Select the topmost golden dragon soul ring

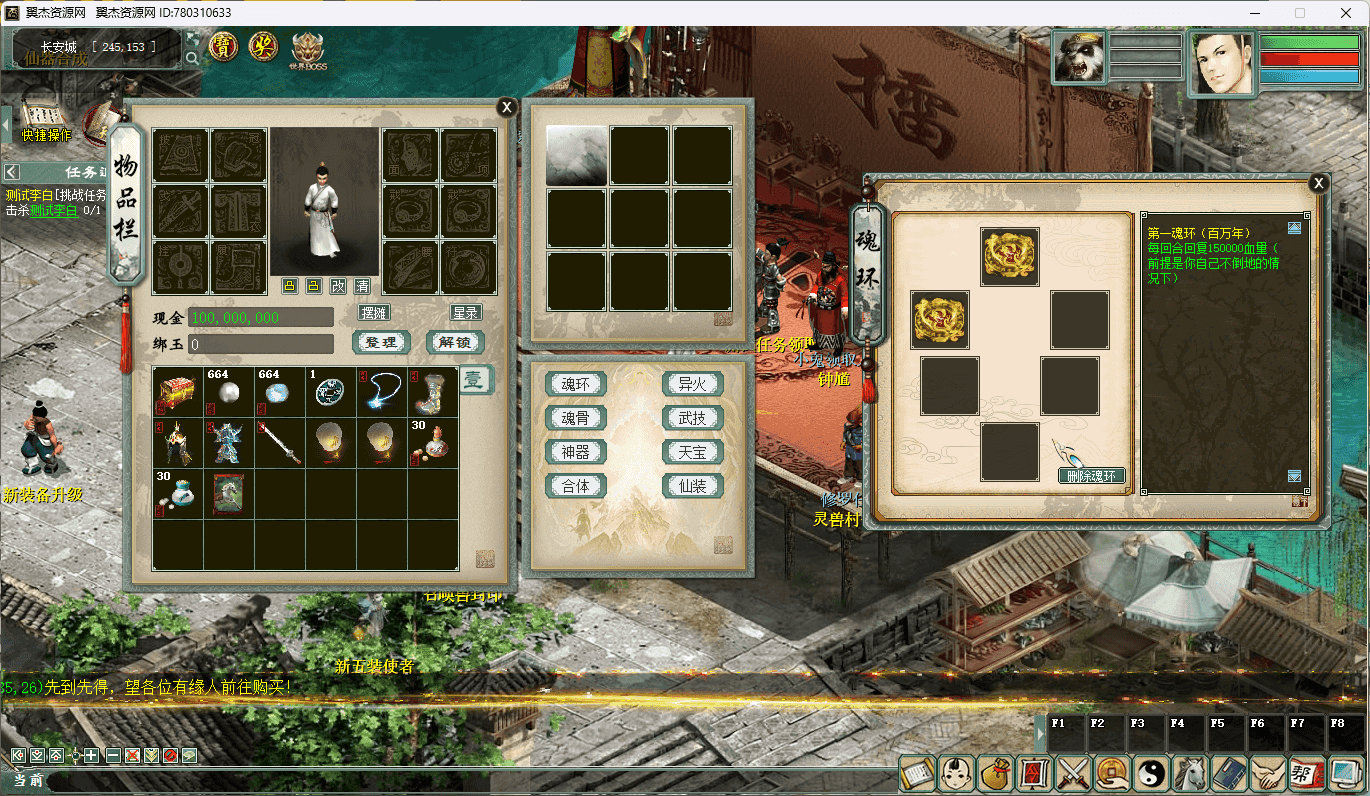tap(1009, 257)
